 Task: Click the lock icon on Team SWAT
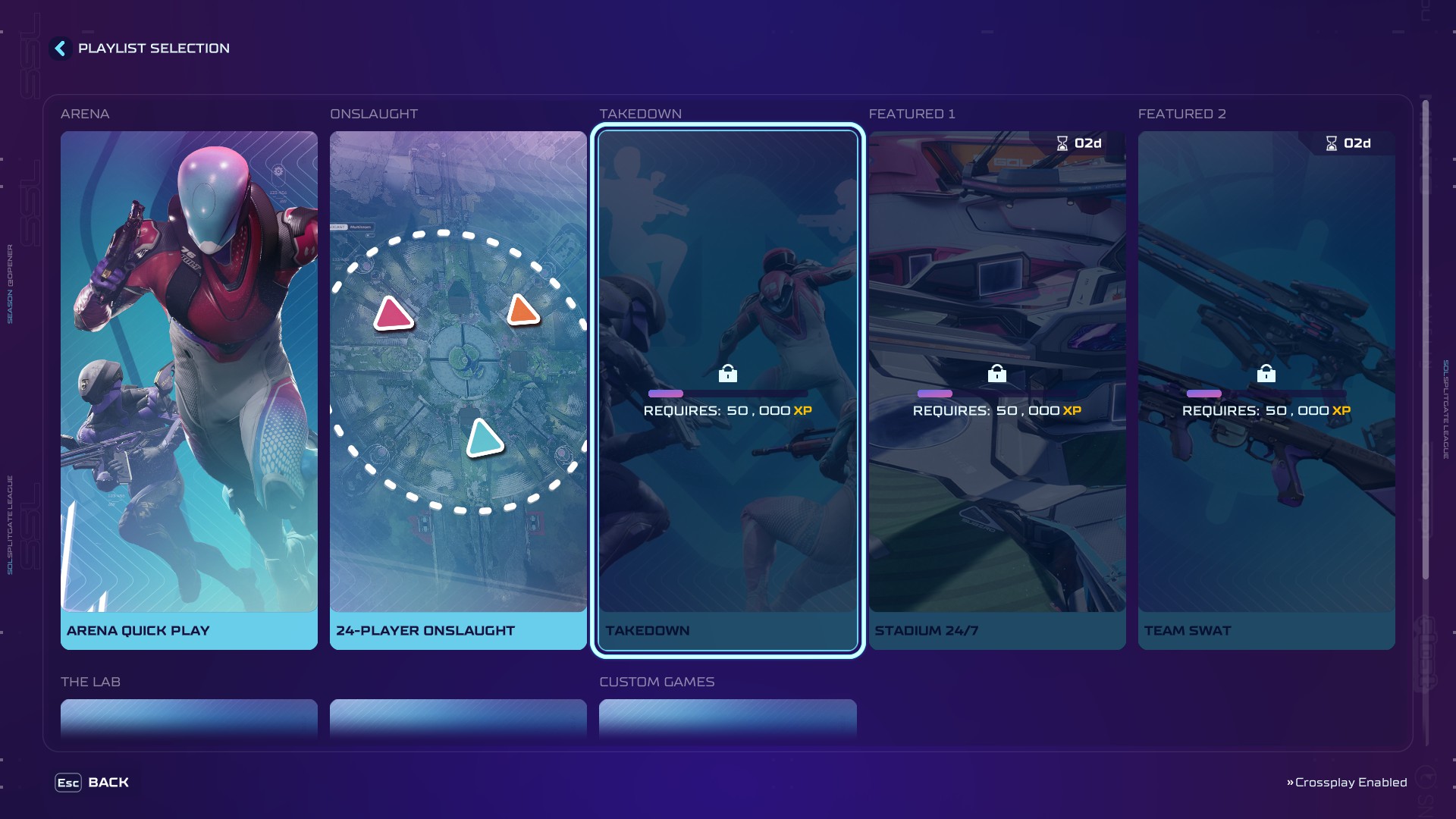pos(1266,373)
